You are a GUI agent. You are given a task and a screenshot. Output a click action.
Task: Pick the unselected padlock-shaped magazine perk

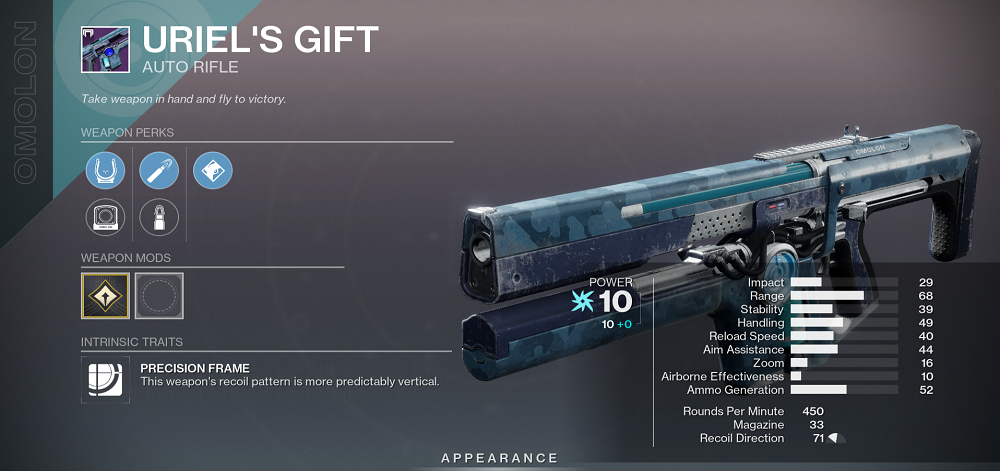click(x=159, y=217)
